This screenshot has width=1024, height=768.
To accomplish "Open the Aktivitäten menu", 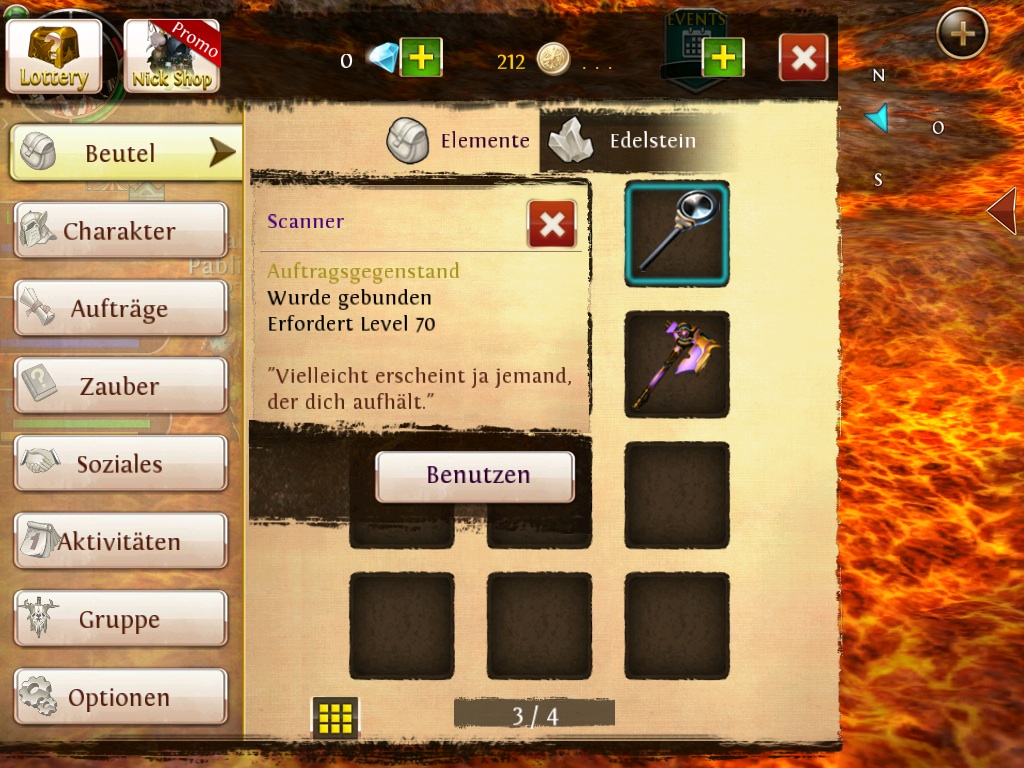I will point(120,542).
